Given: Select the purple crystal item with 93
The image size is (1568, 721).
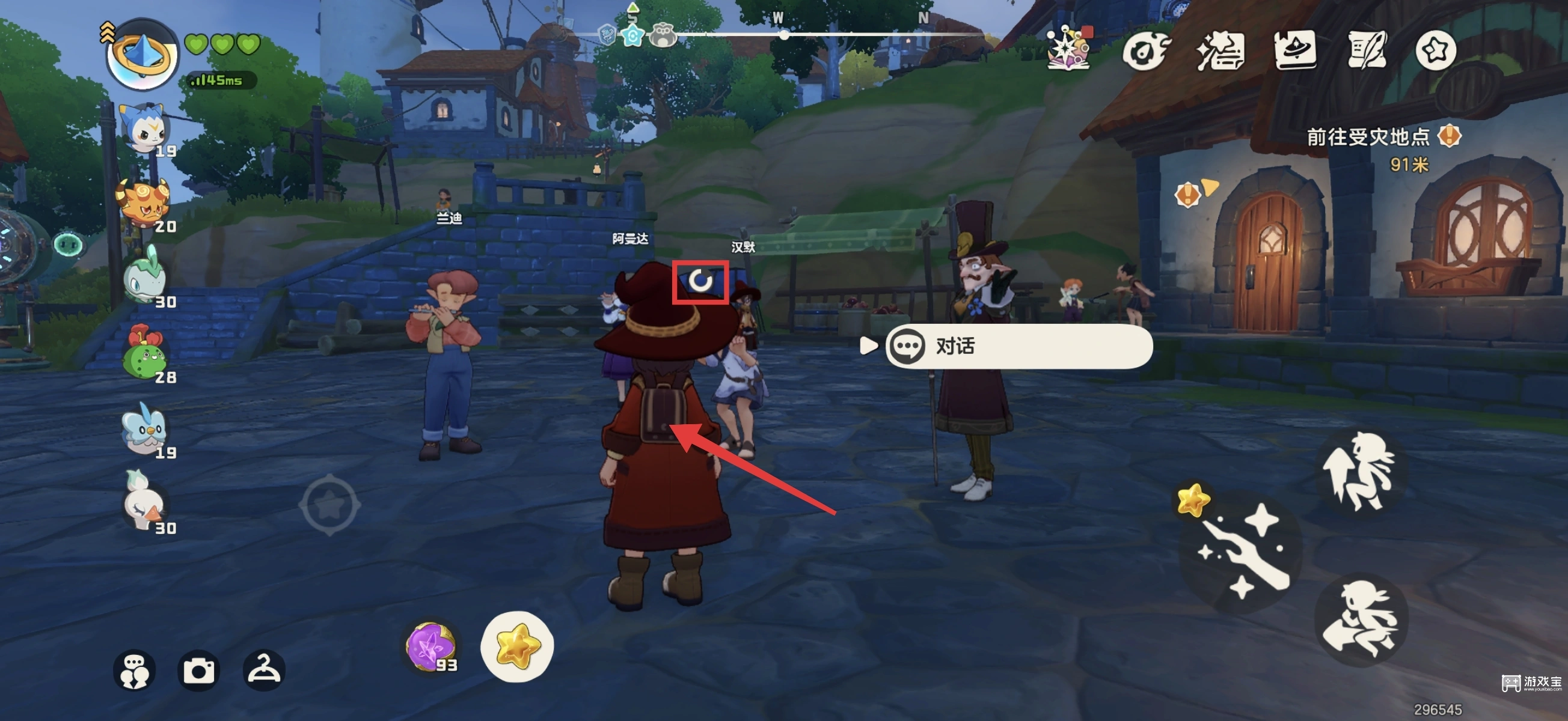Looking at the screenshot, I should (430, 646).
